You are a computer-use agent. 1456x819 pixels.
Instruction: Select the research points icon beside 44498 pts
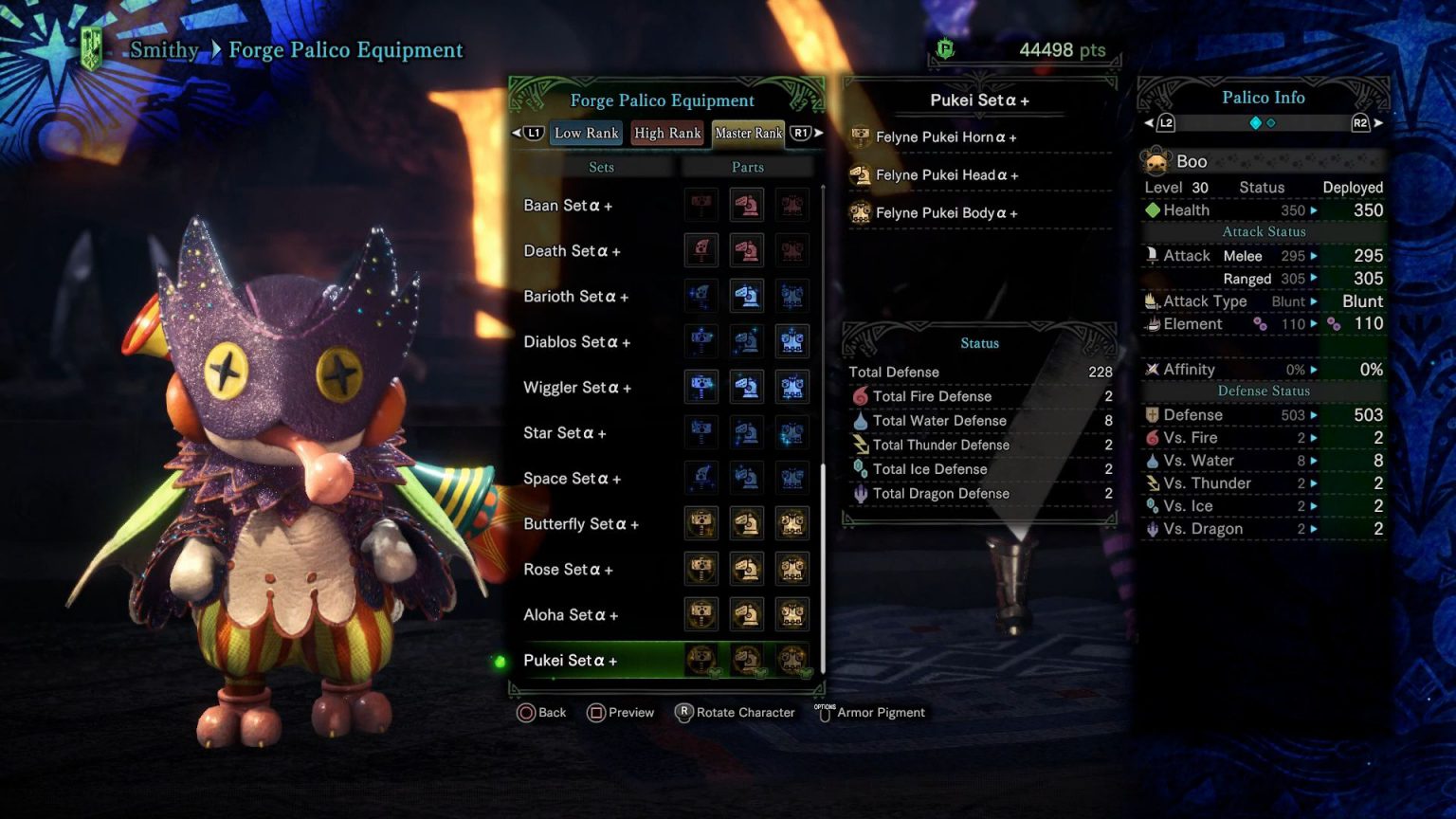pyautogui.click(x=945, y=48)
